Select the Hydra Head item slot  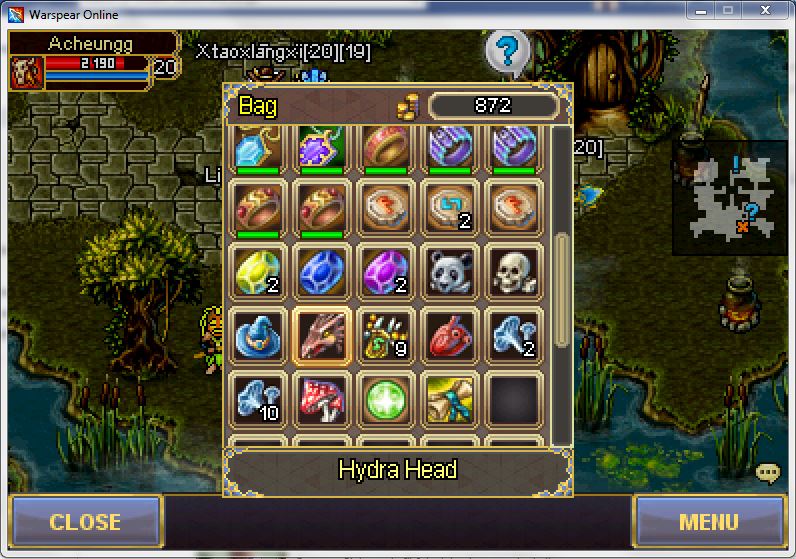[x=322, y=335]
